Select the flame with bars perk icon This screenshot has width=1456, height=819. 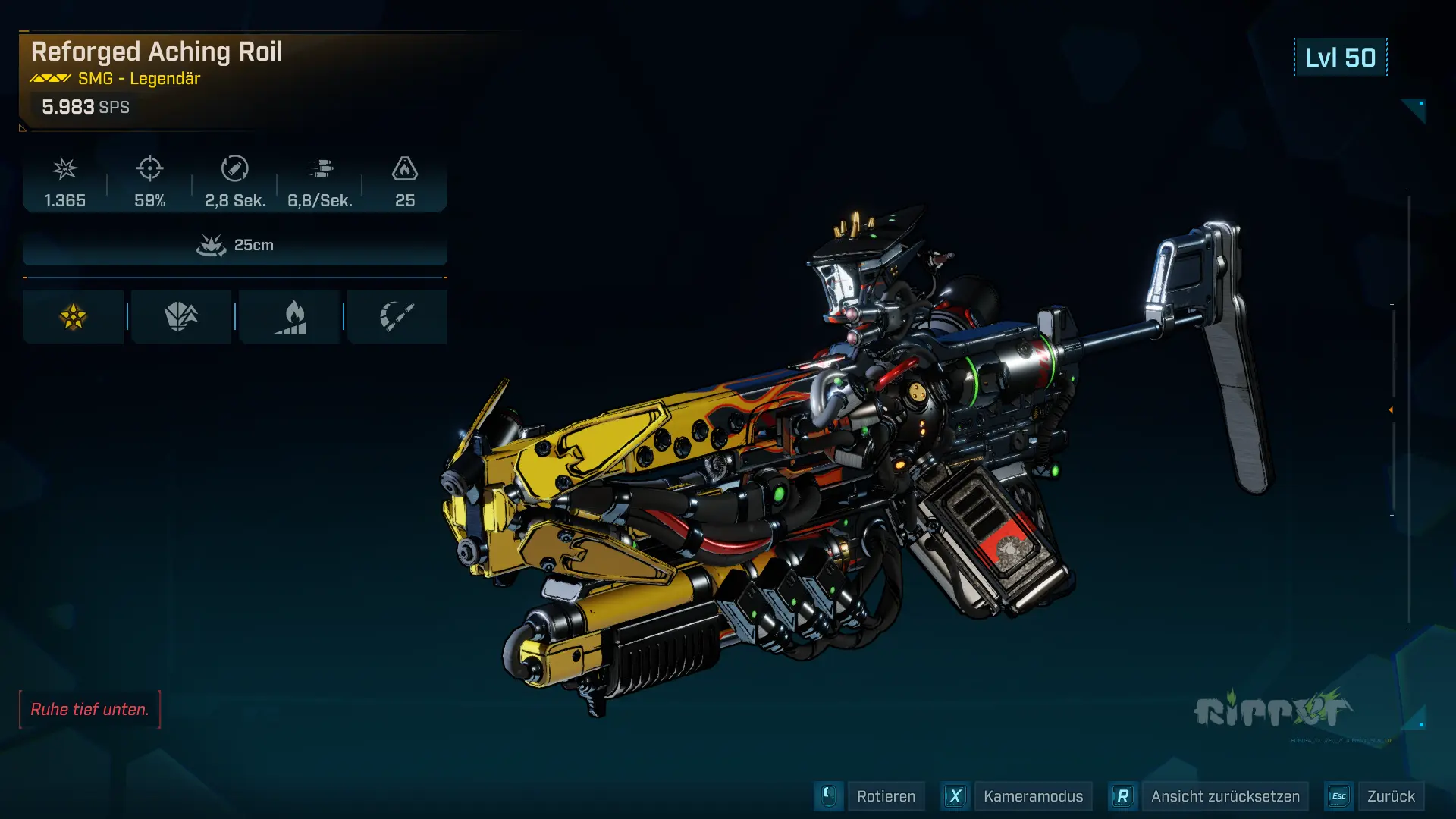[290, 317]
